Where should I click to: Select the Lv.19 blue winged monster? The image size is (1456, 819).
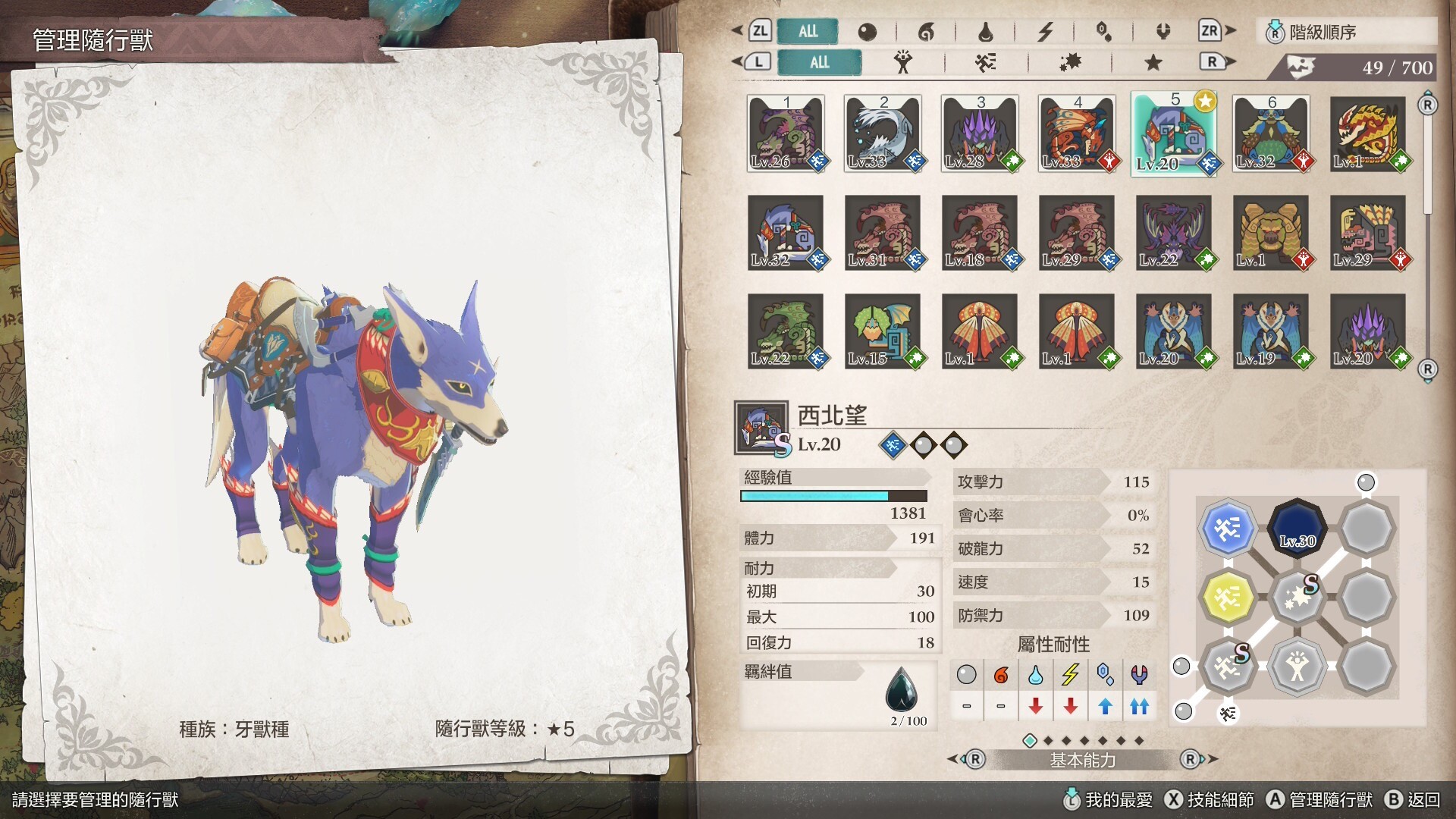tap(1271, 331)
